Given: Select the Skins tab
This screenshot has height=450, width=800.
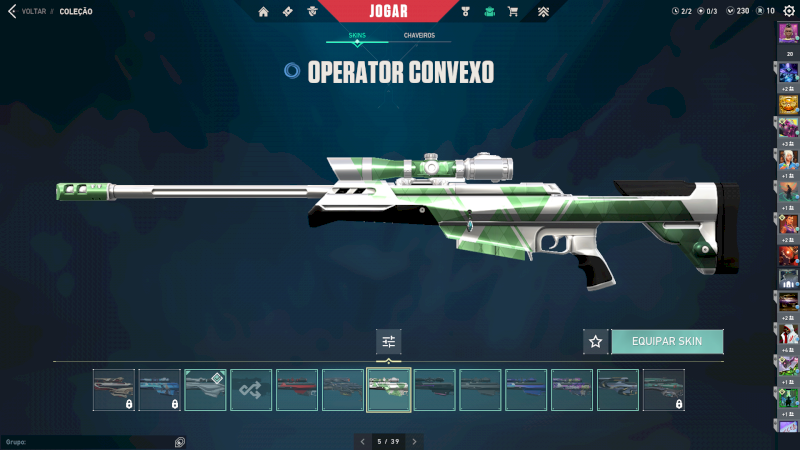Looking at the screenshot, I should click(x=357, y=36).
